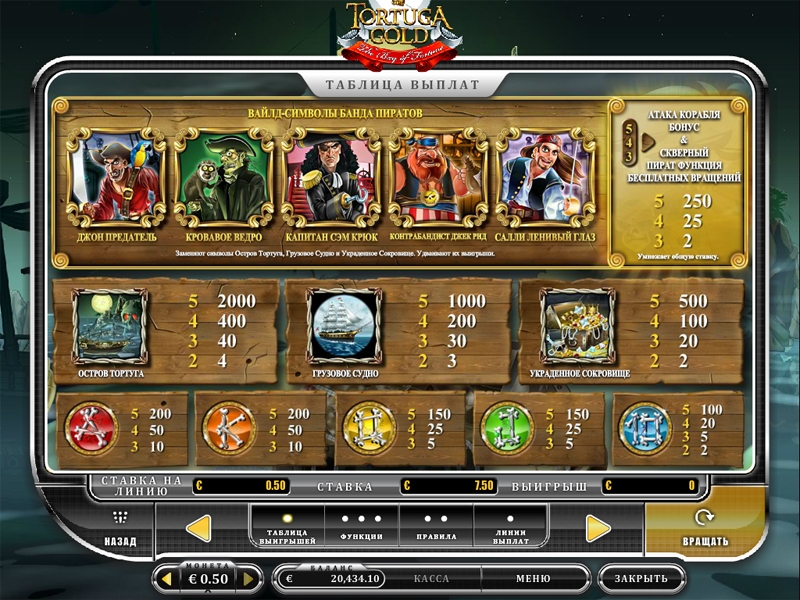Open the КАССА cashier
The height and width of the screenshot is (600, 800).
pos(431,579)
